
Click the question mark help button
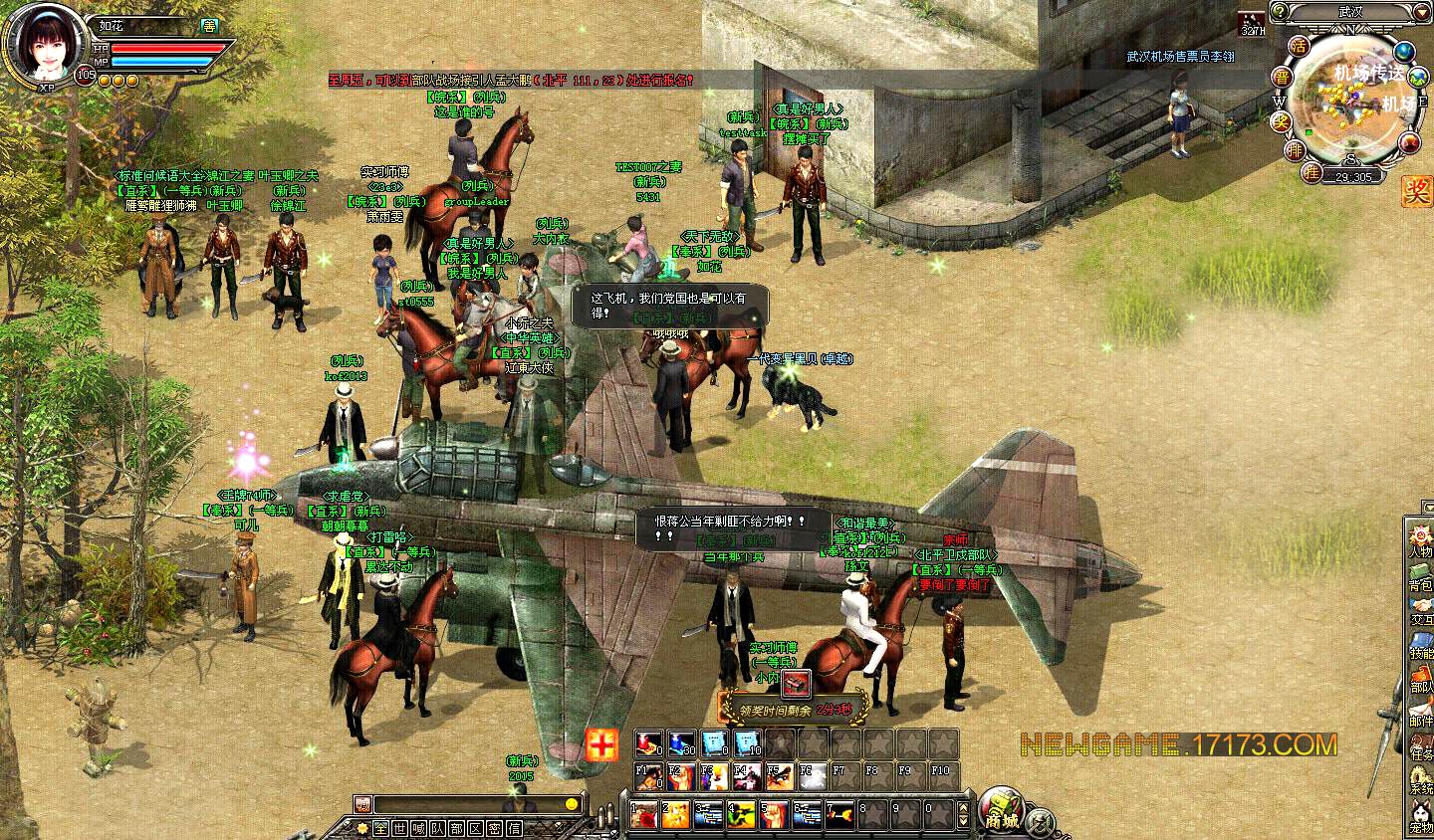click(1280, 11)
